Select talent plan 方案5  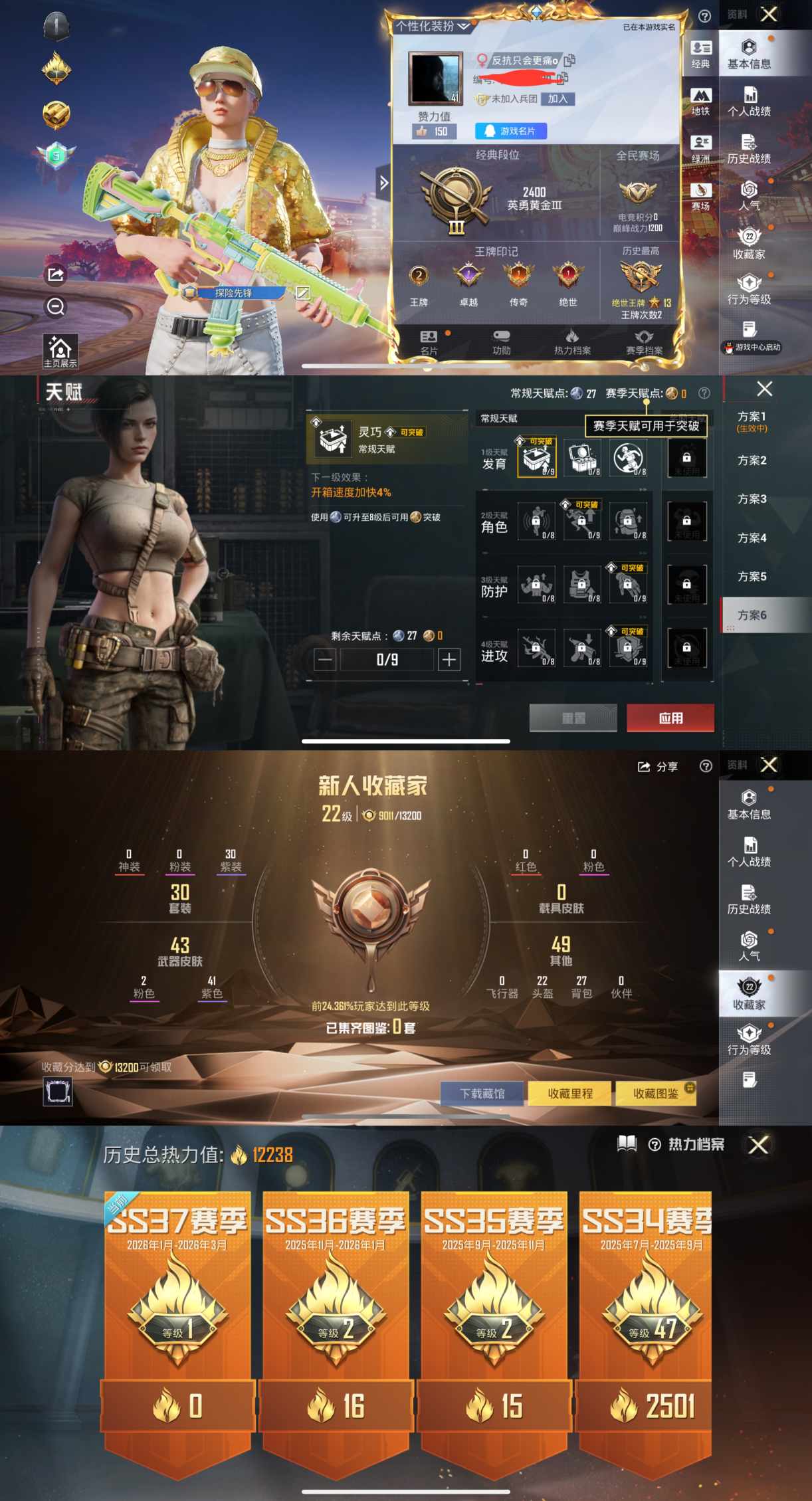[752, 577]
